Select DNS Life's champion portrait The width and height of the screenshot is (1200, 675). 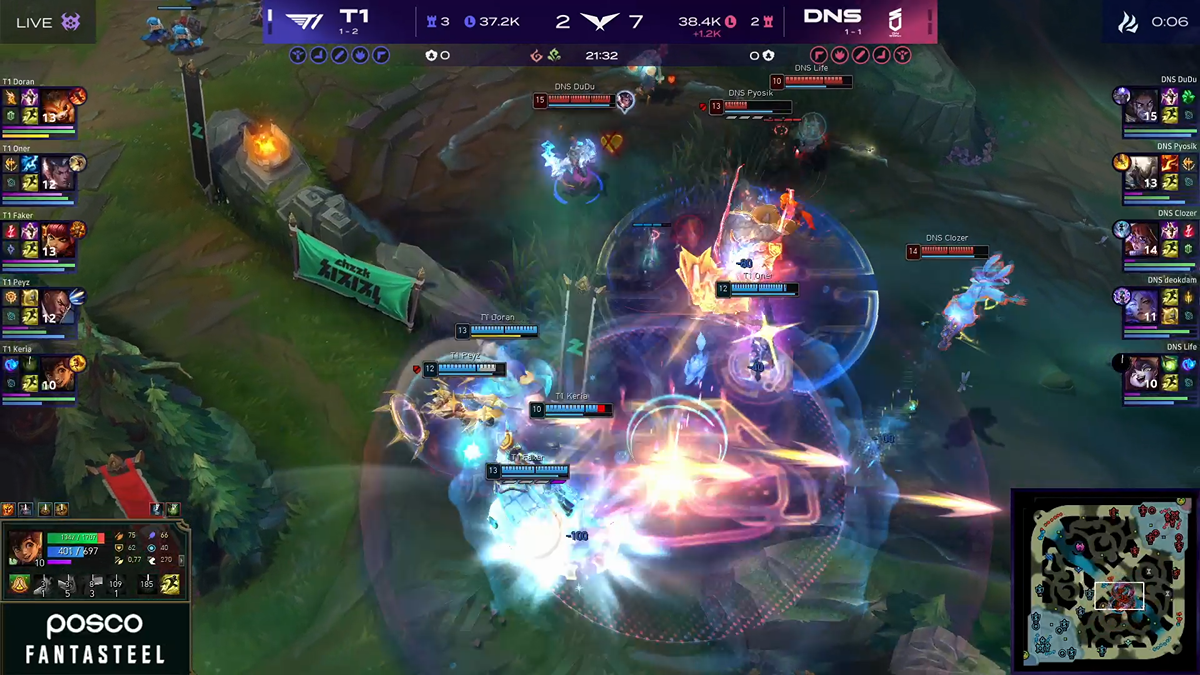(x=1141, y=373)
